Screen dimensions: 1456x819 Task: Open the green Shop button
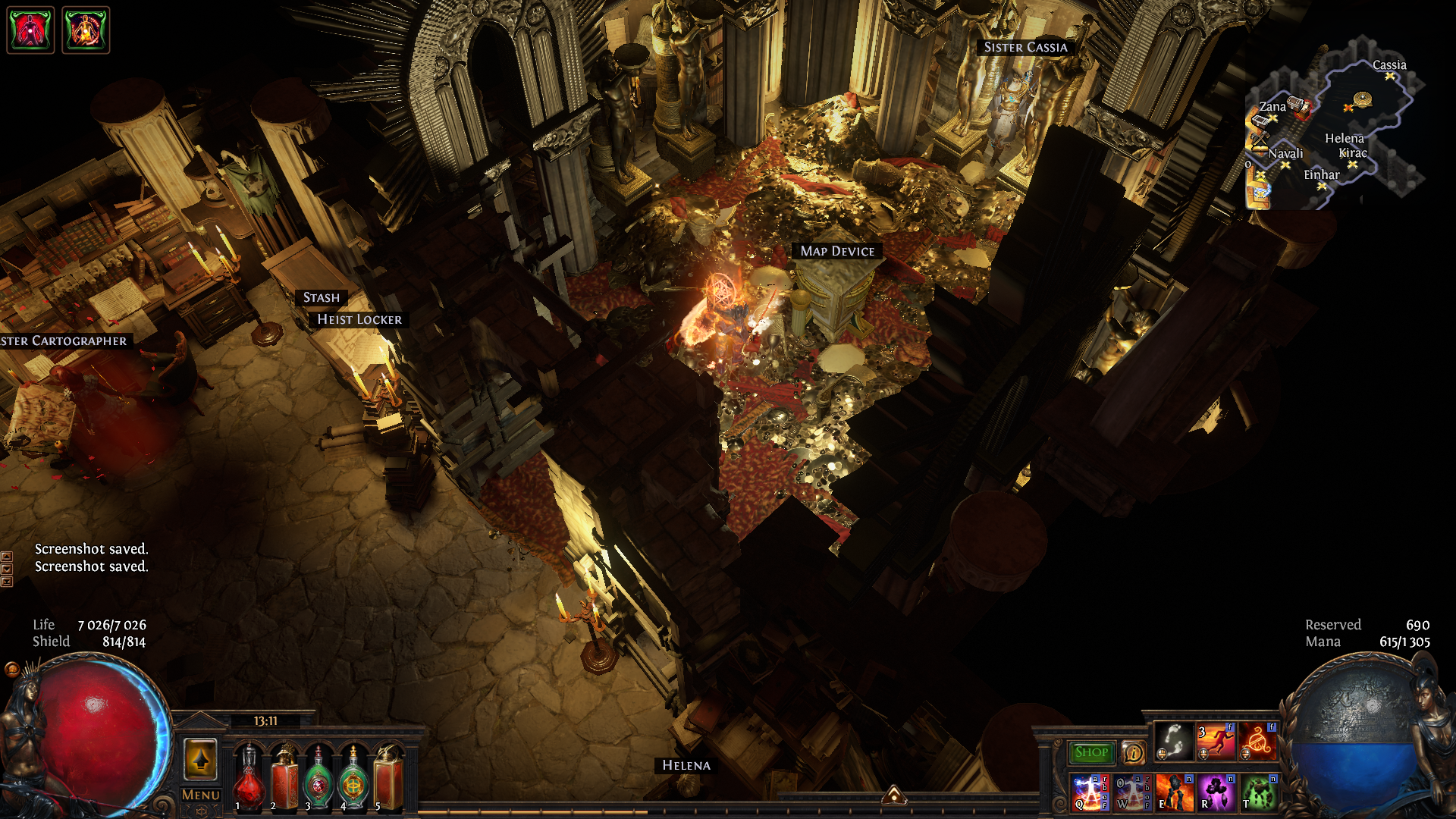[1091, 752]
